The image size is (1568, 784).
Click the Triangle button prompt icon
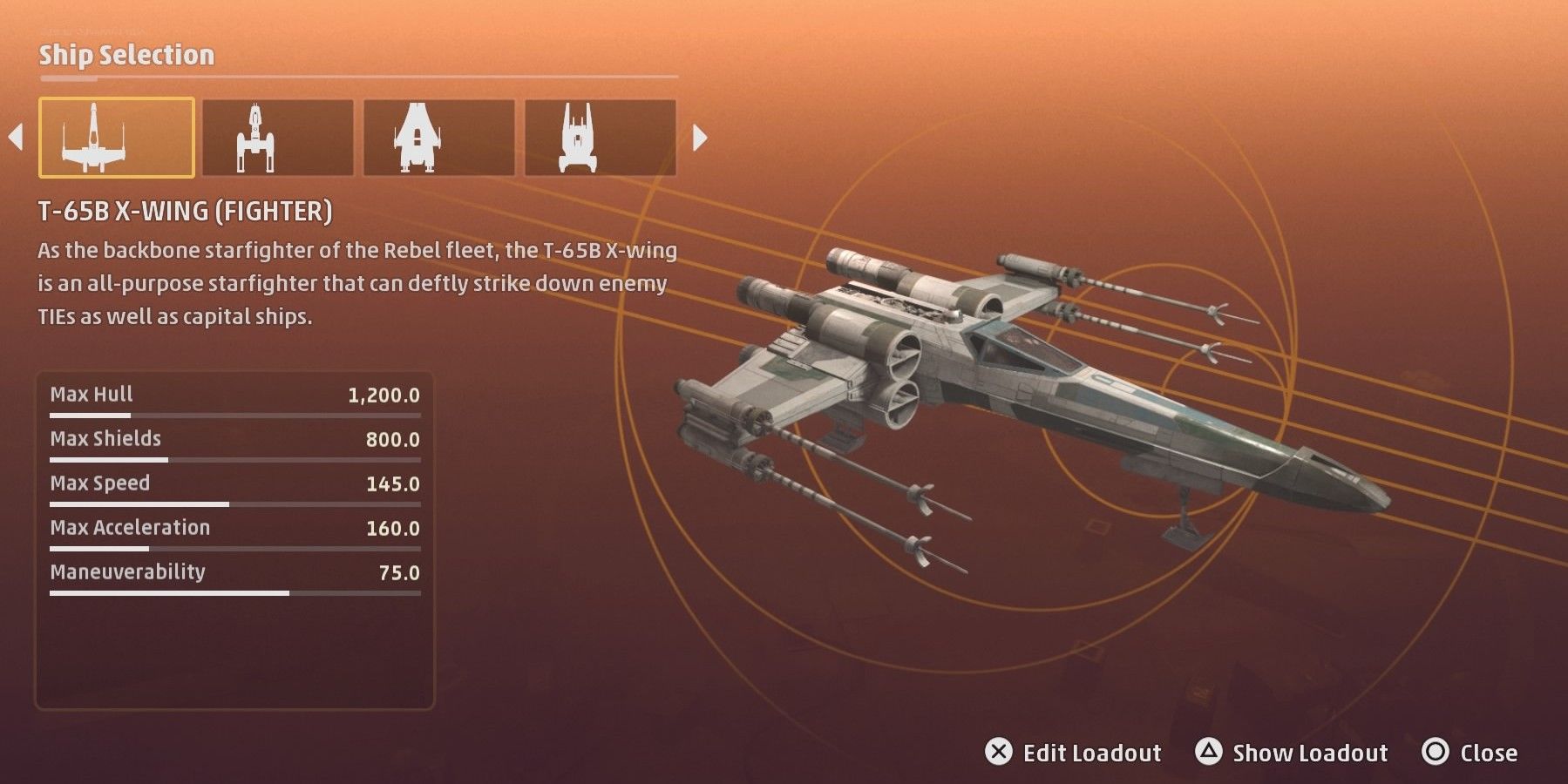[x=1211, y=752]
